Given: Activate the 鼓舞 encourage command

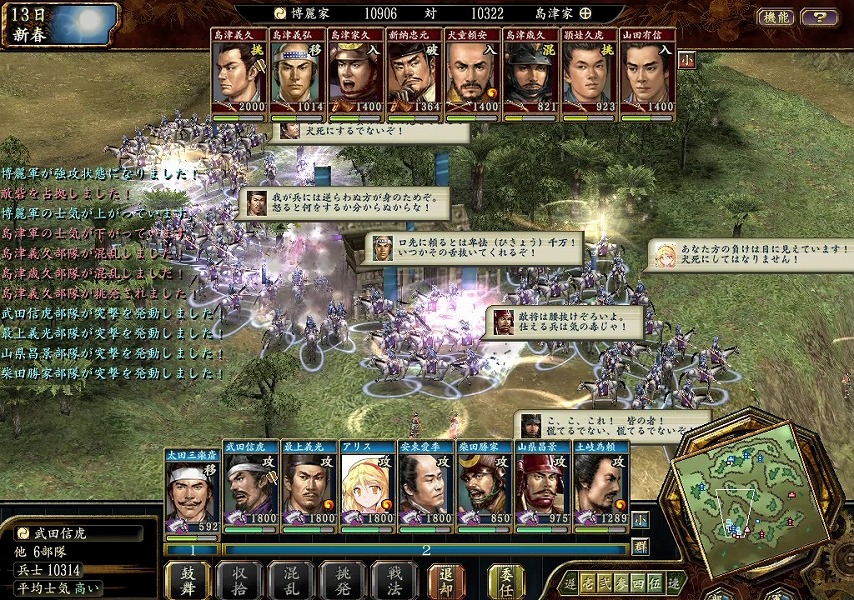Looking at the screenshot, I should pyautogui.click(x=187, y=579).
